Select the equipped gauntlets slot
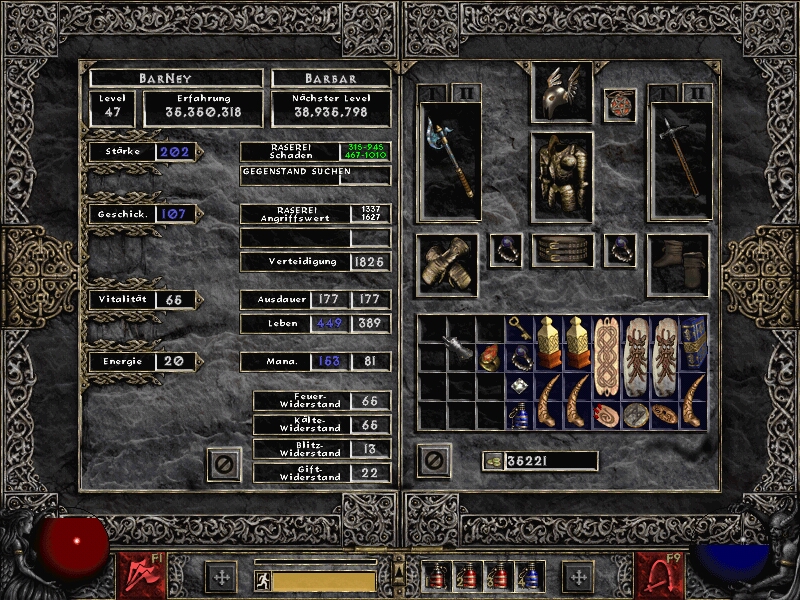This screenshot has width=800, height=600. point(446,264)
